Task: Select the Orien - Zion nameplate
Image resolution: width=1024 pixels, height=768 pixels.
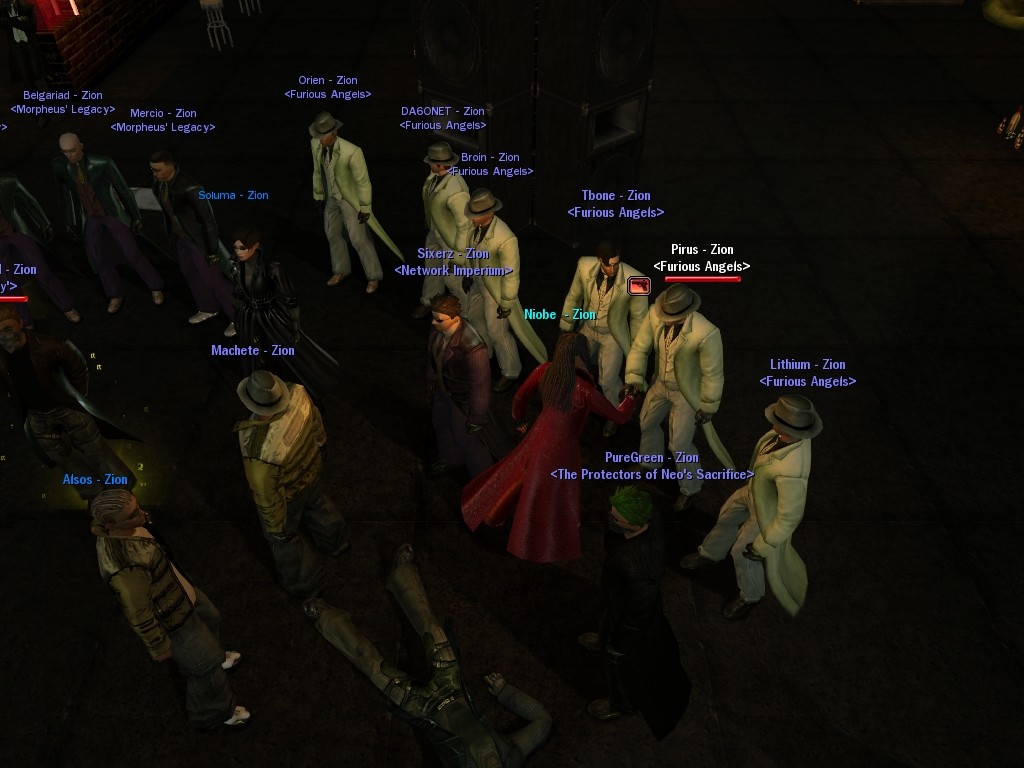Action: pos(327,81)
